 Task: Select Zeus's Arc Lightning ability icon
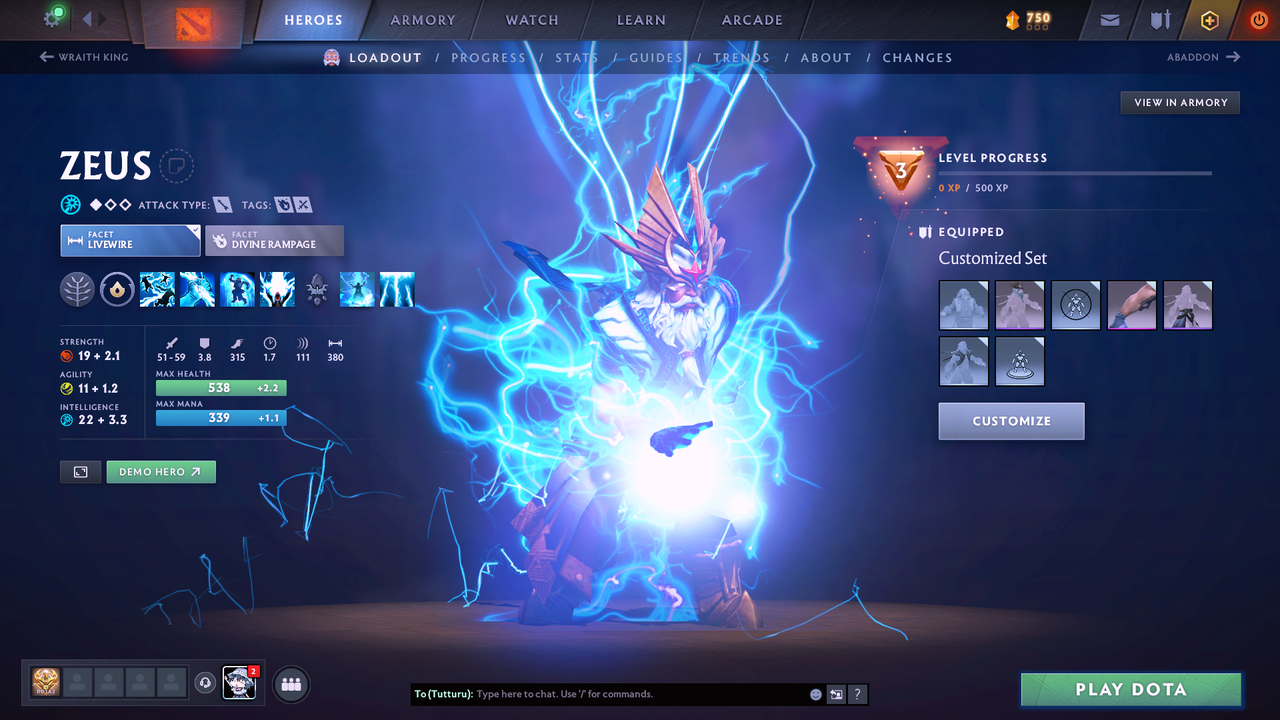157,289
